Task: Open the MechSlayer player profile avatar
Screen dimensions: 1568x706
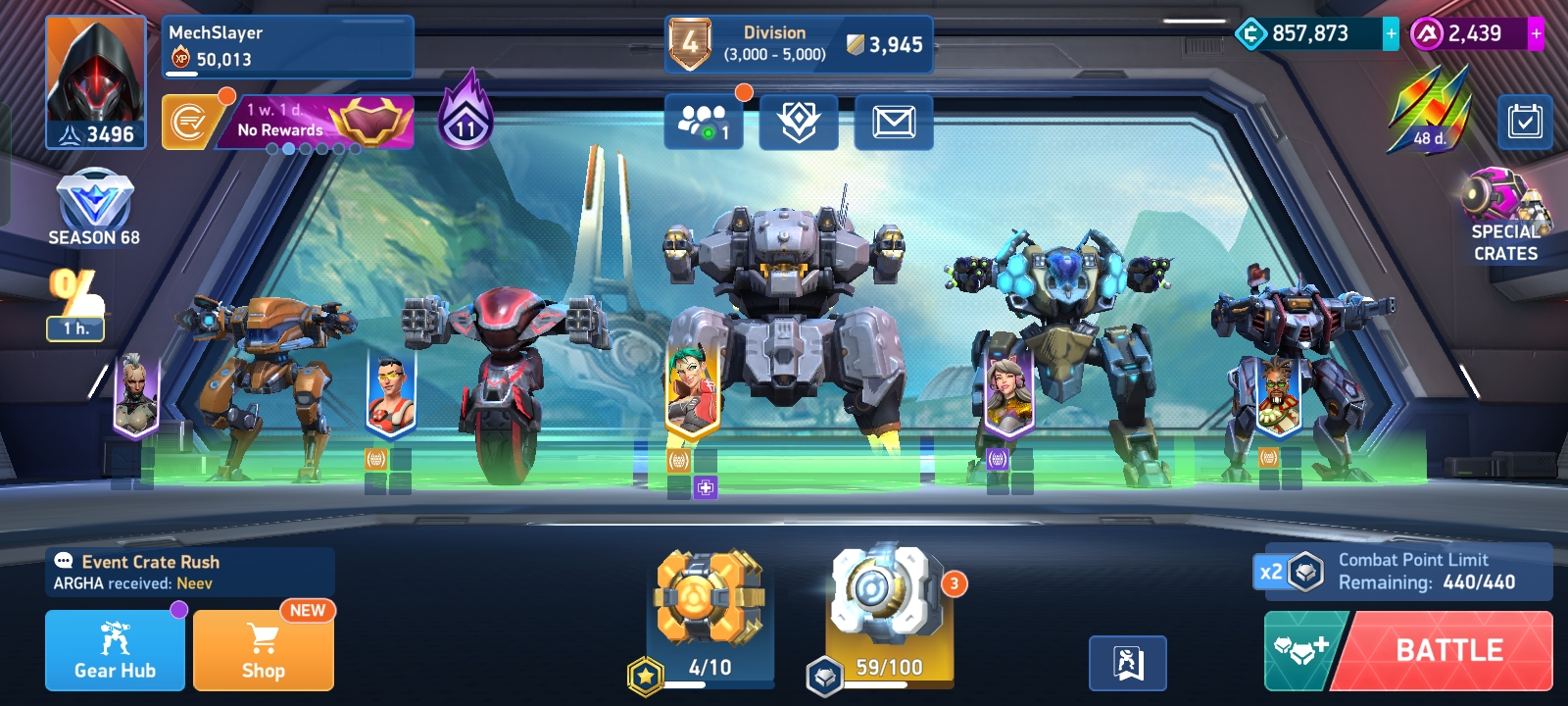Action: click(95, 82)
